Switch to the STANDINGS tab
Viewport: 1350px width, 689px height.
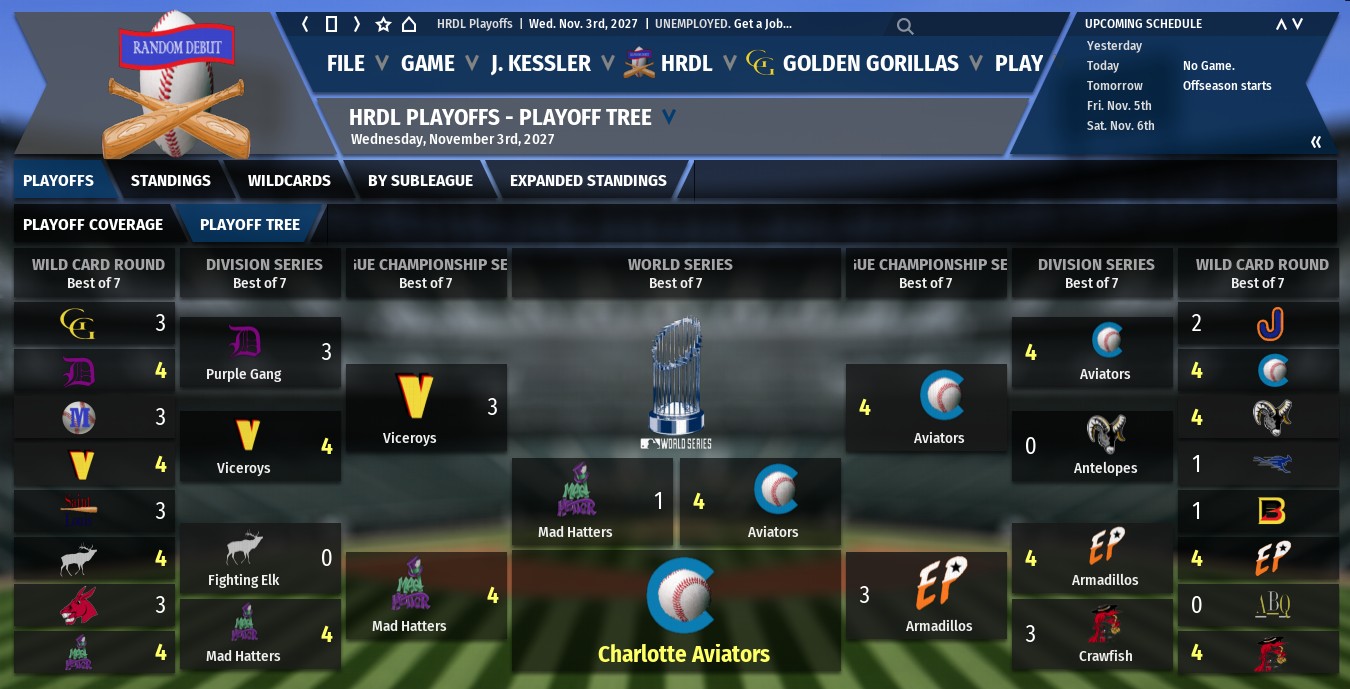tap(170, 181)
